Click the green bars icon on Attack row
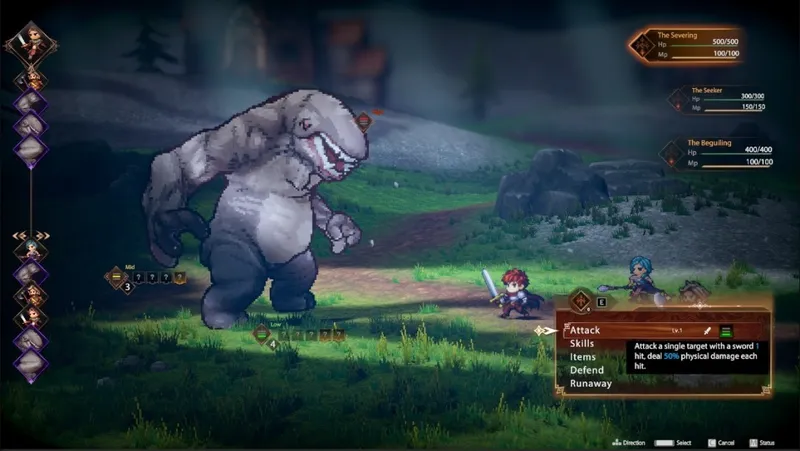This screenshot has height=451, width=800. (x=727, y=330)
